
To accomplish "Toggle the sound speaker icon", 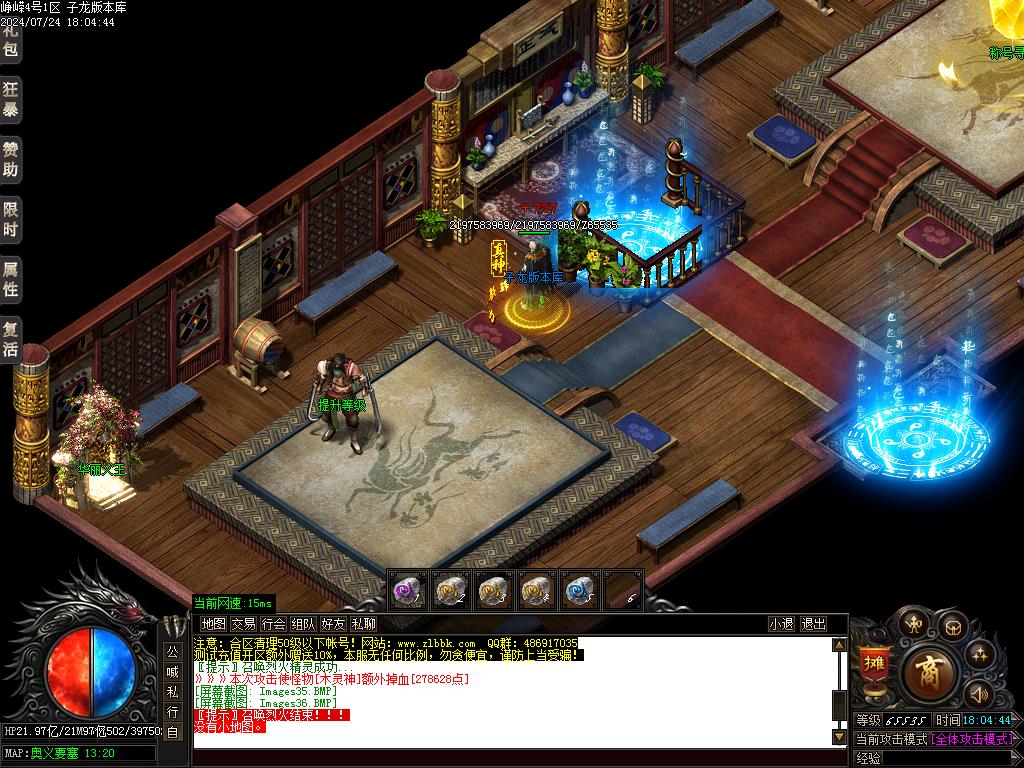I will pos(978,692).
